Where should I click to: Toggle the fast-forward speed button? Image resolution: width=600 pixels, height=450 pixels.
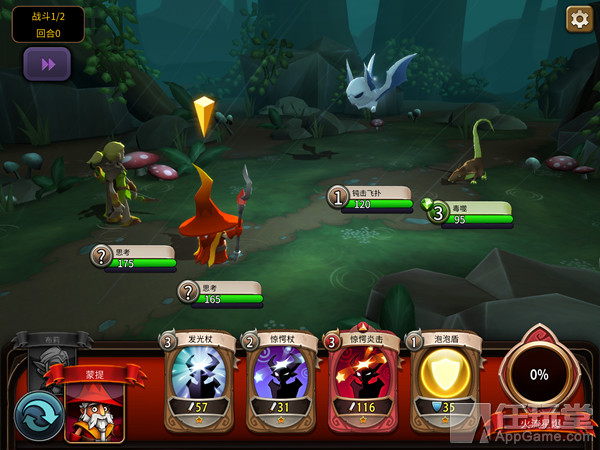(x=47, y=63)
